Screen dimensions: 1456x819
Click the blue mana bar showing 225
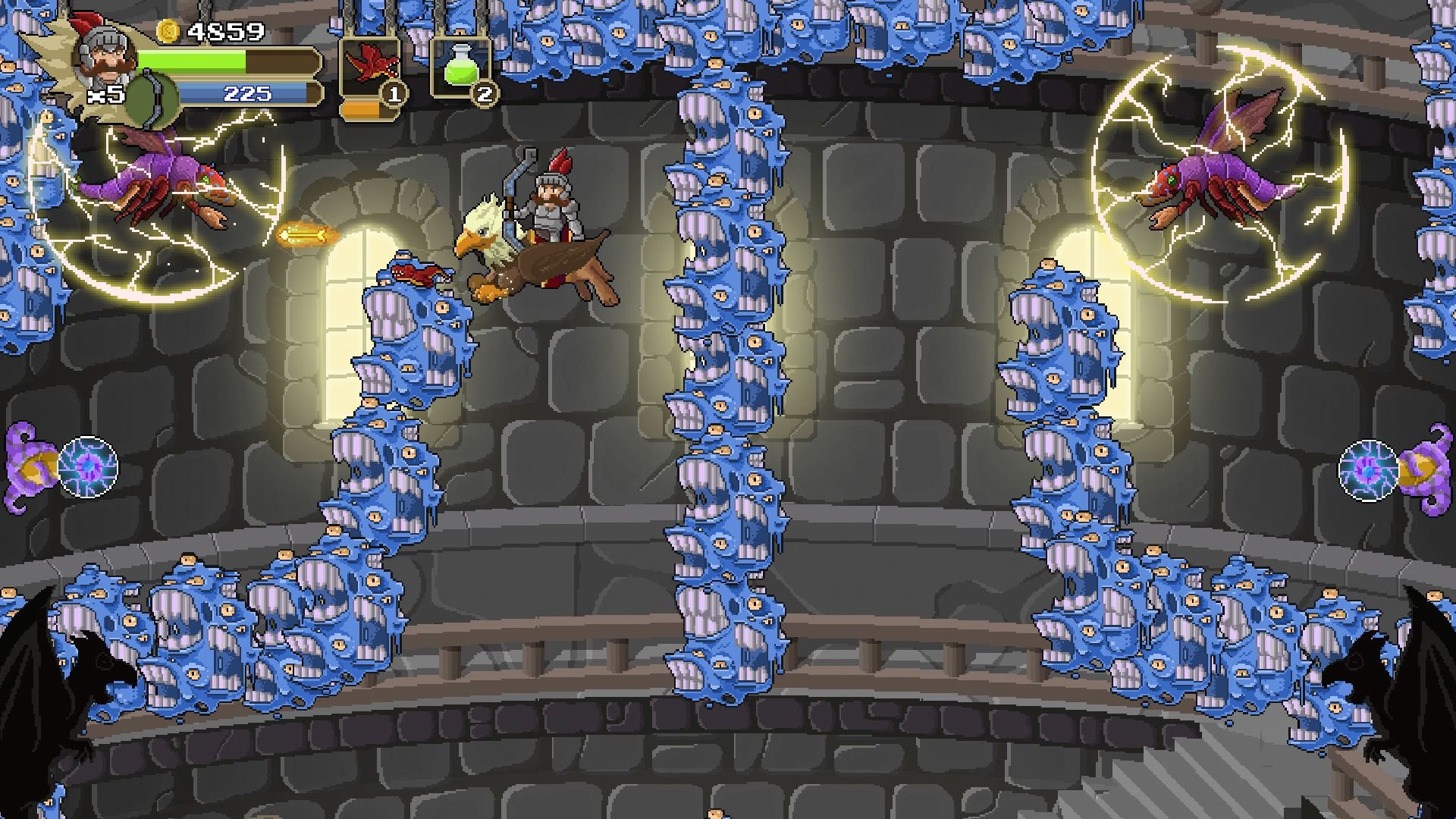pyautogui.click(x=243, y=94)
